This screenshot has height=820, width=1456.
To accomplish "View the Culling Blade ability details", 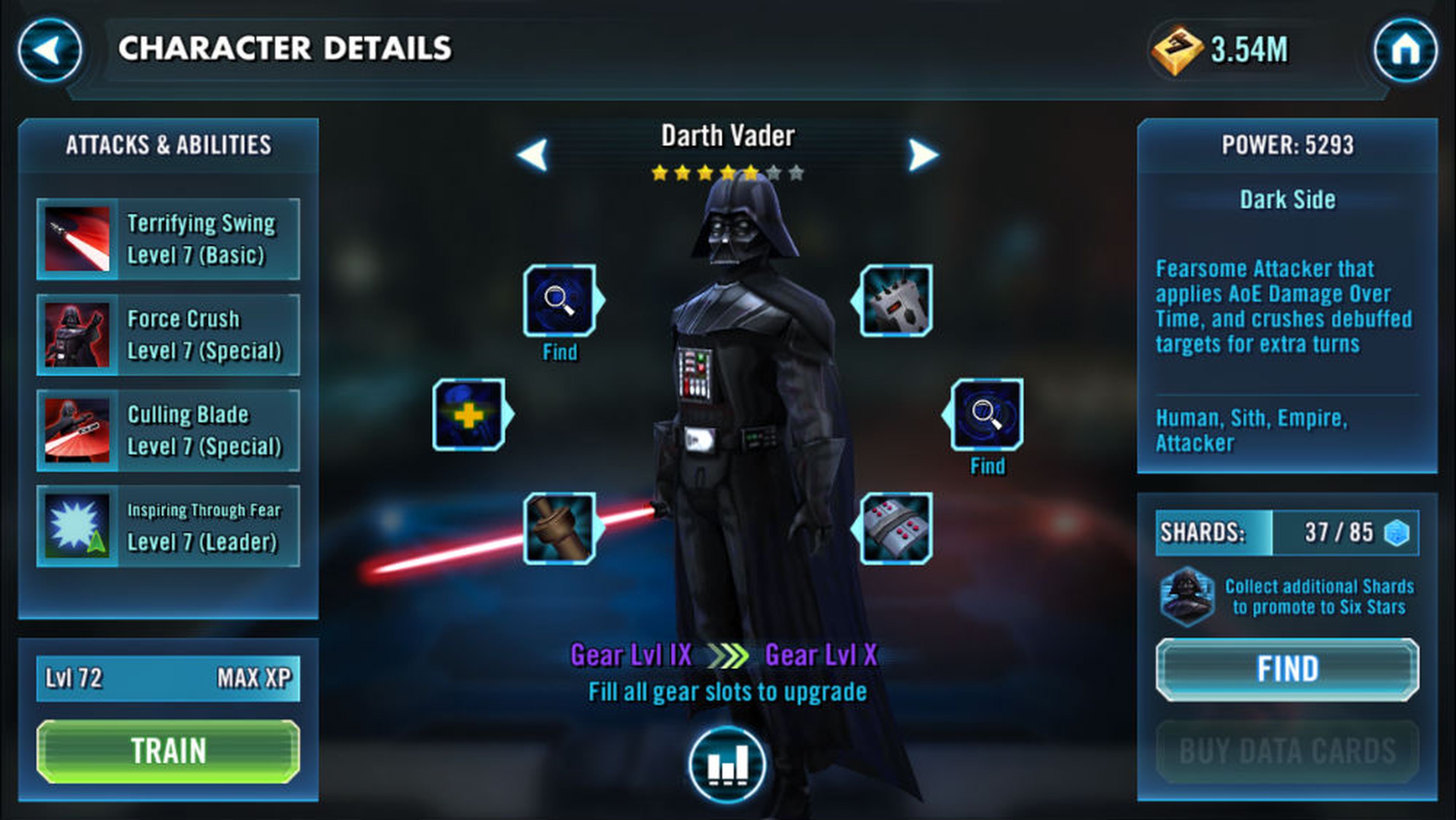I will click(x=168, y=430).
